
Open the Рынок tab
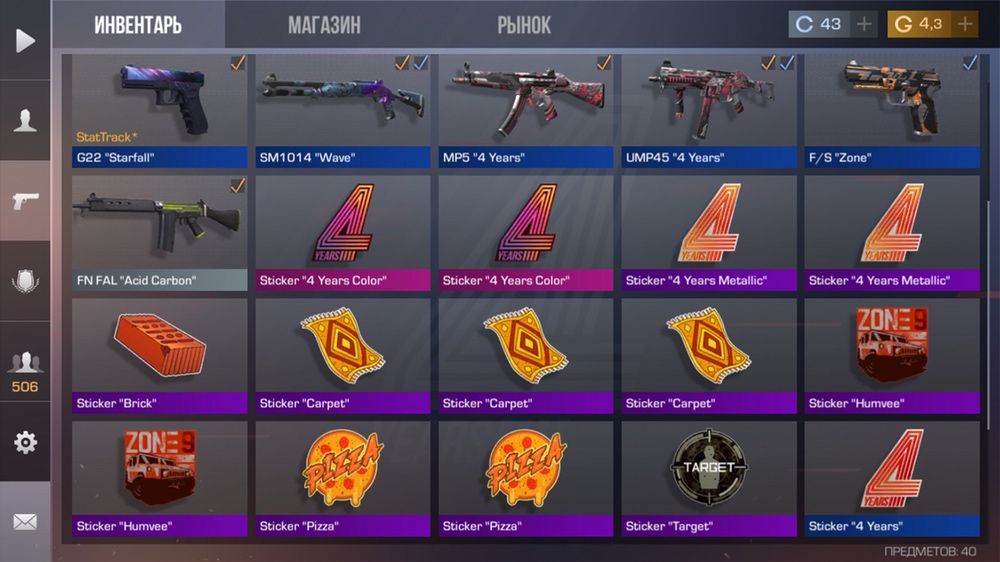[x=524, y=25]
